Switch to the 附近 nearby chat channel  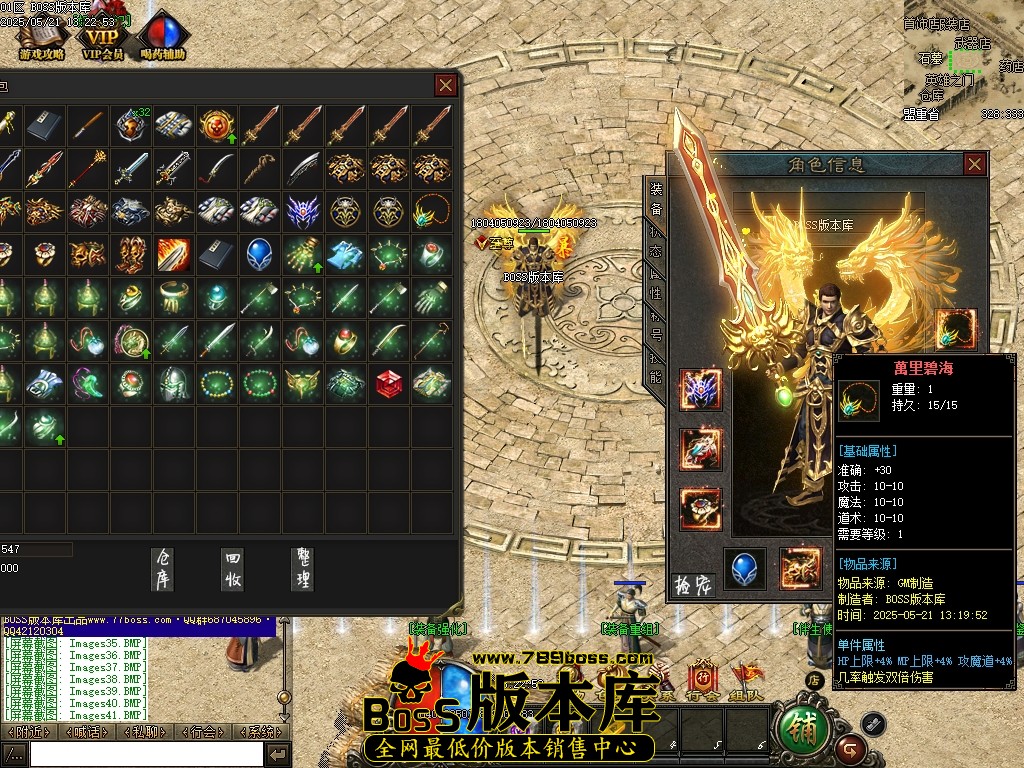click(x=29, y=732)
